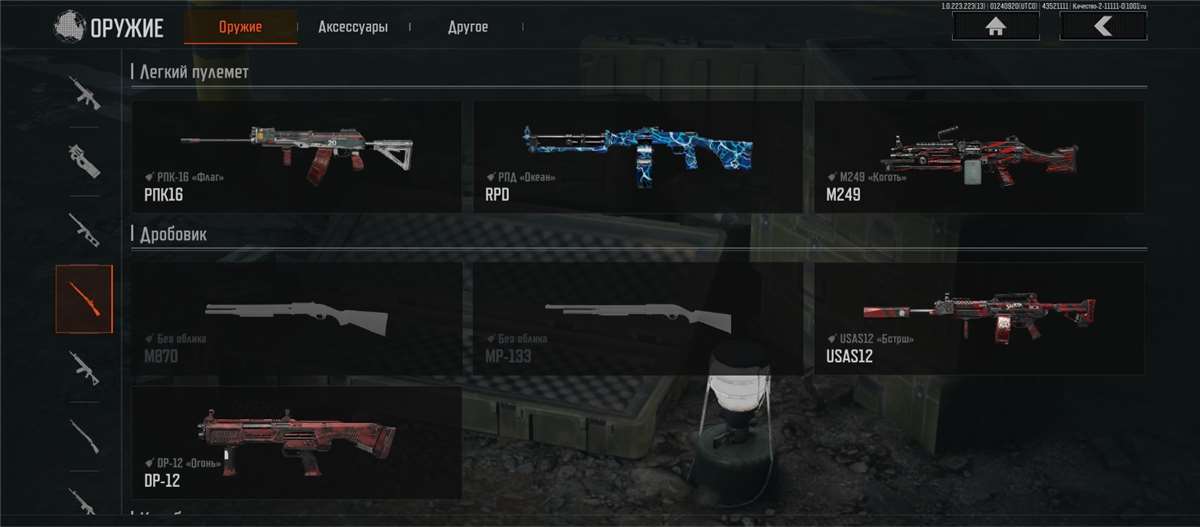
Task: Choose the MP-133 shotgun tile
Action: (637, 318)
